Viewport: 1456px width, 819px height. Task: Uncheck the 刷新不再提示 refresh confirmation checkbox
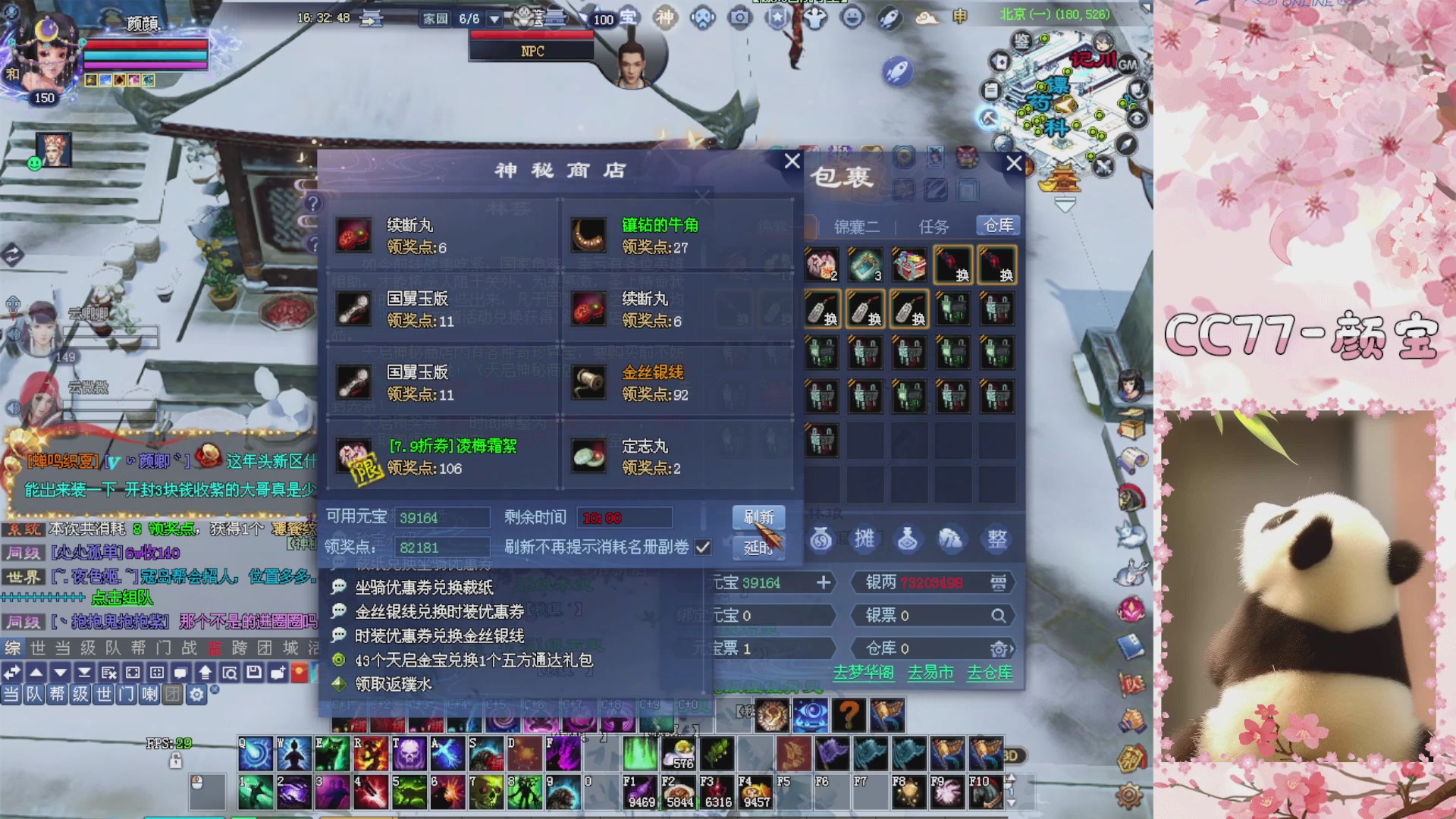coord(701,548)
